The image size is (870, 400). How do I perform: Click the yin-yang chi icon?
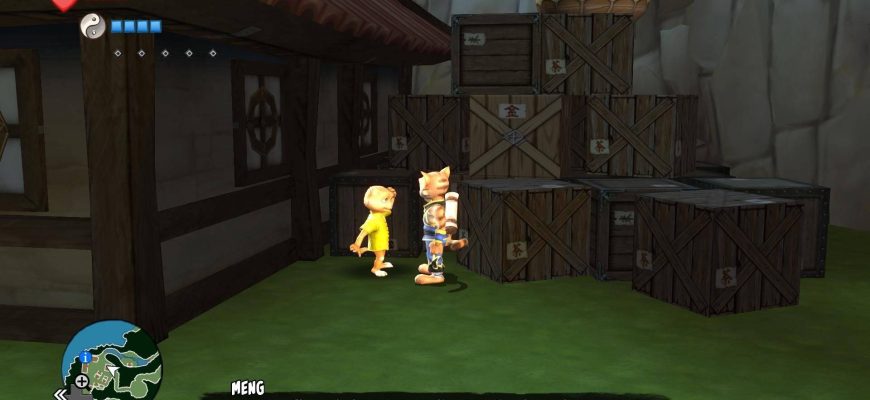tap(92, 26)
